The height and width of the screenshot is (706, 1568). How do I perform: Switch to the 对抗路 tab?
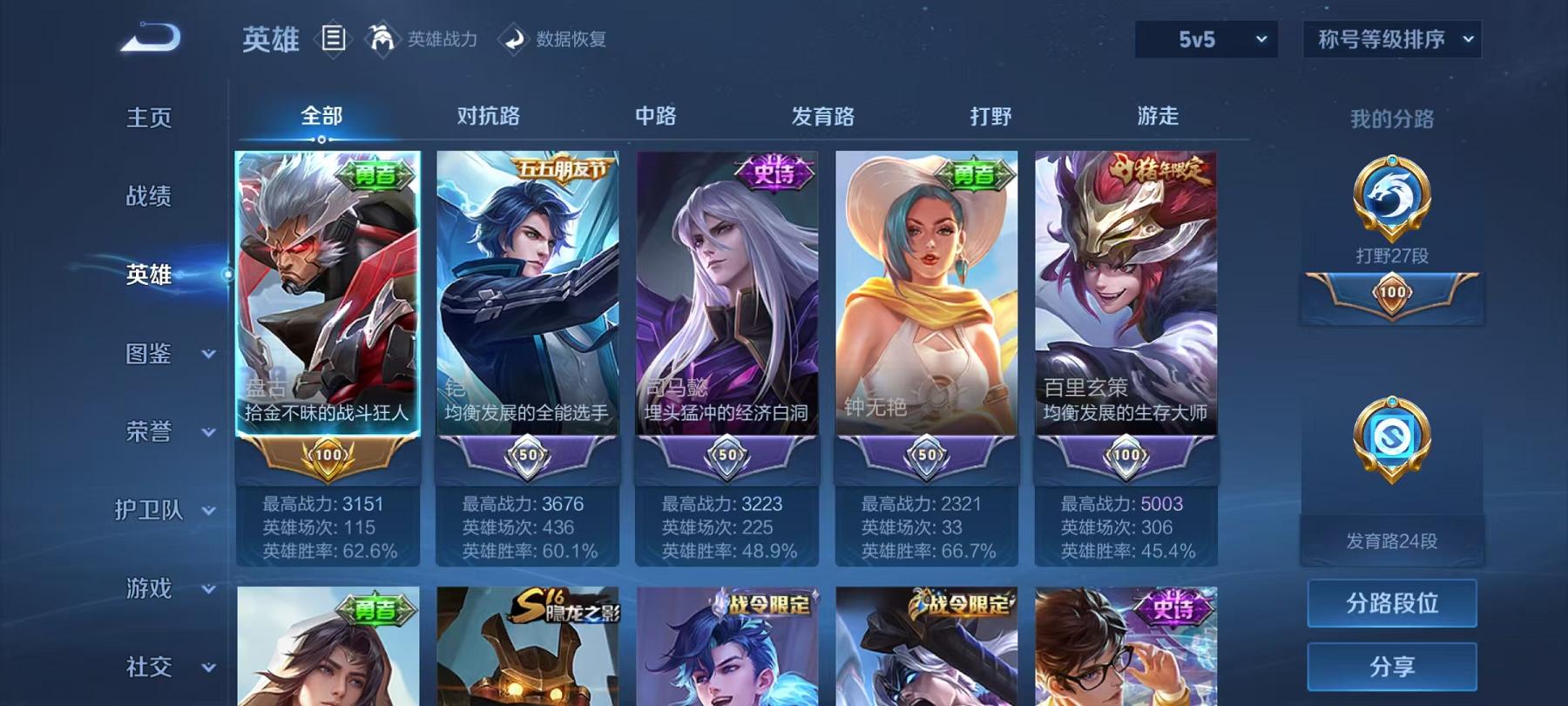pyautogui.click(x=488, y=115)
